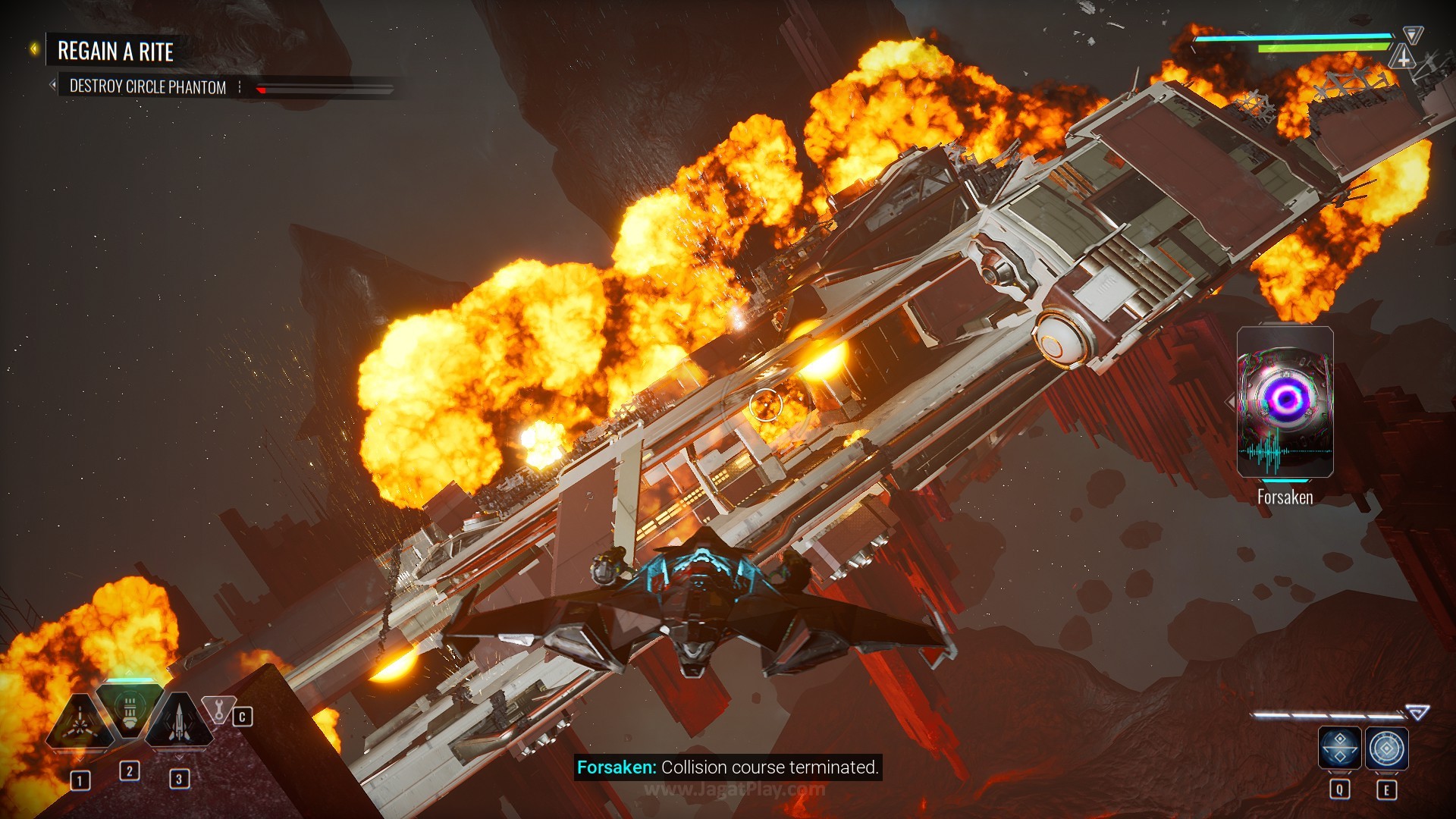Click the shield triangle status icon
The width and height of the screenshot is (1456, 819).
[1412, 34]
